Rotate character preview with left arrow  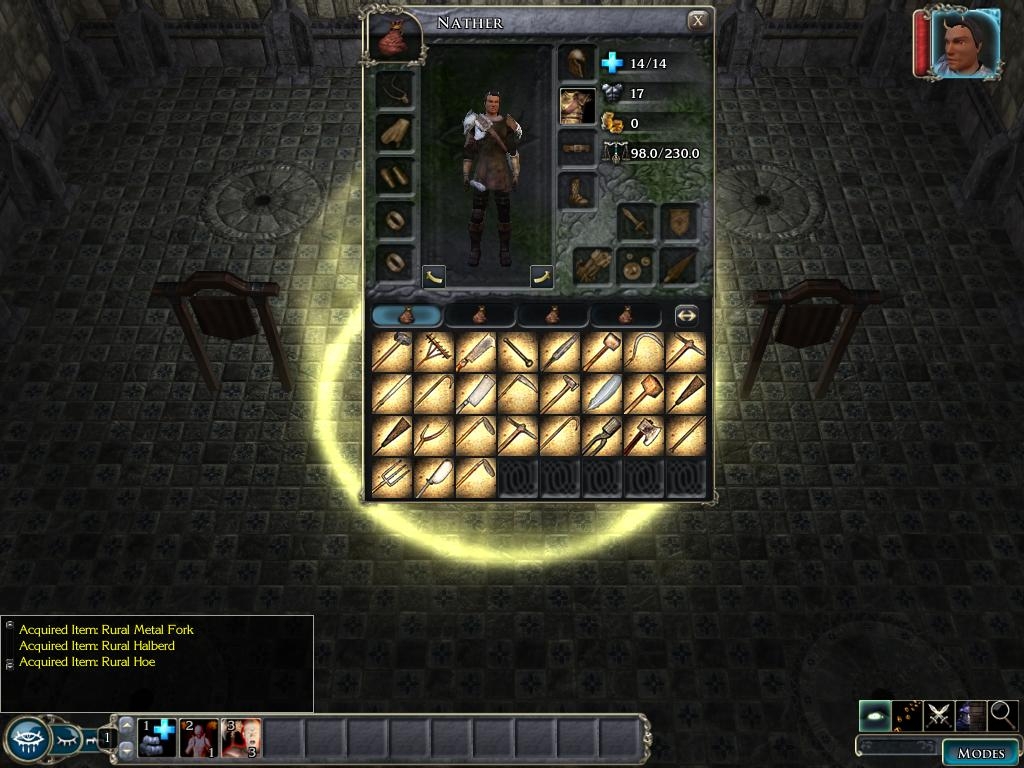point(434,276)
